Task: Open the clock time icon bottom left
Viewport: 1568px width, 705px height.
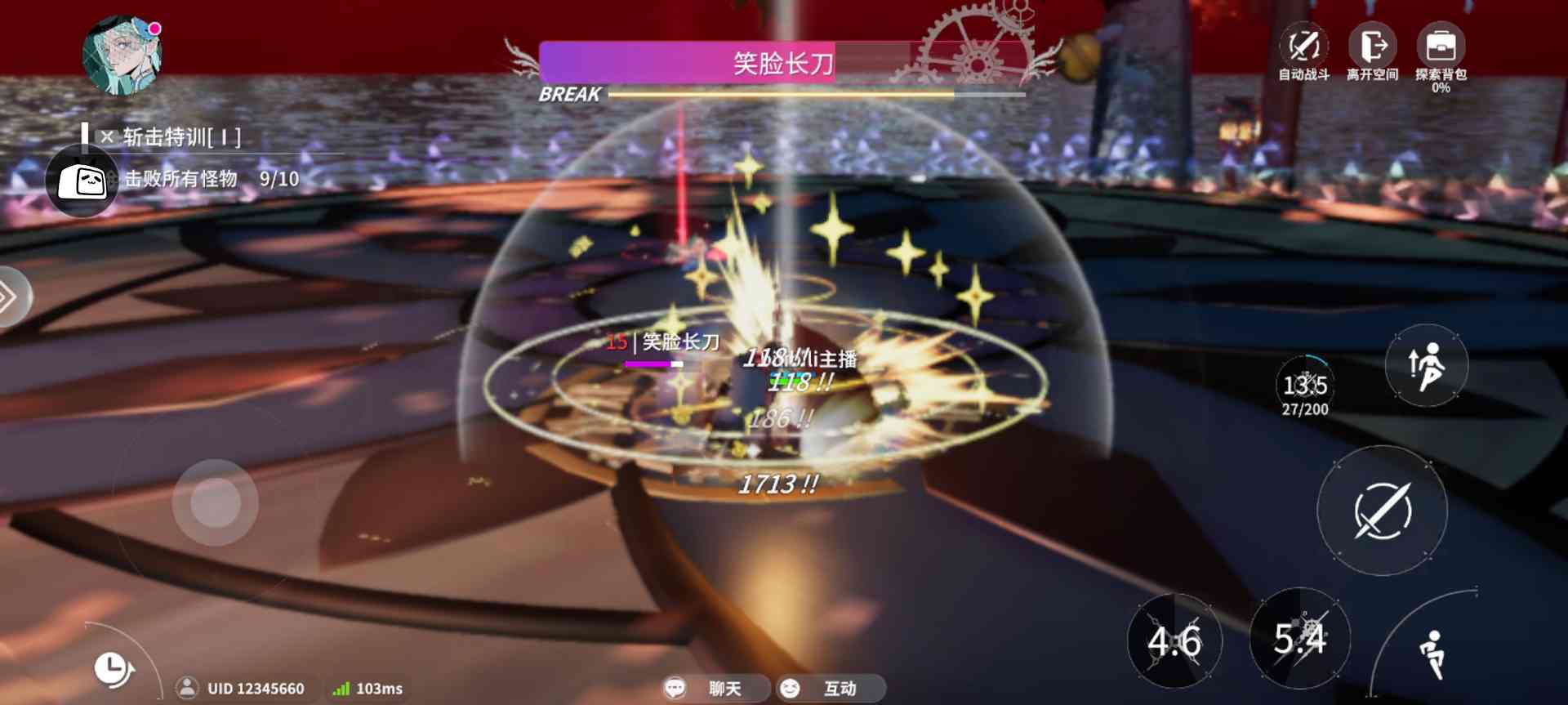Action: pos(112,667)
